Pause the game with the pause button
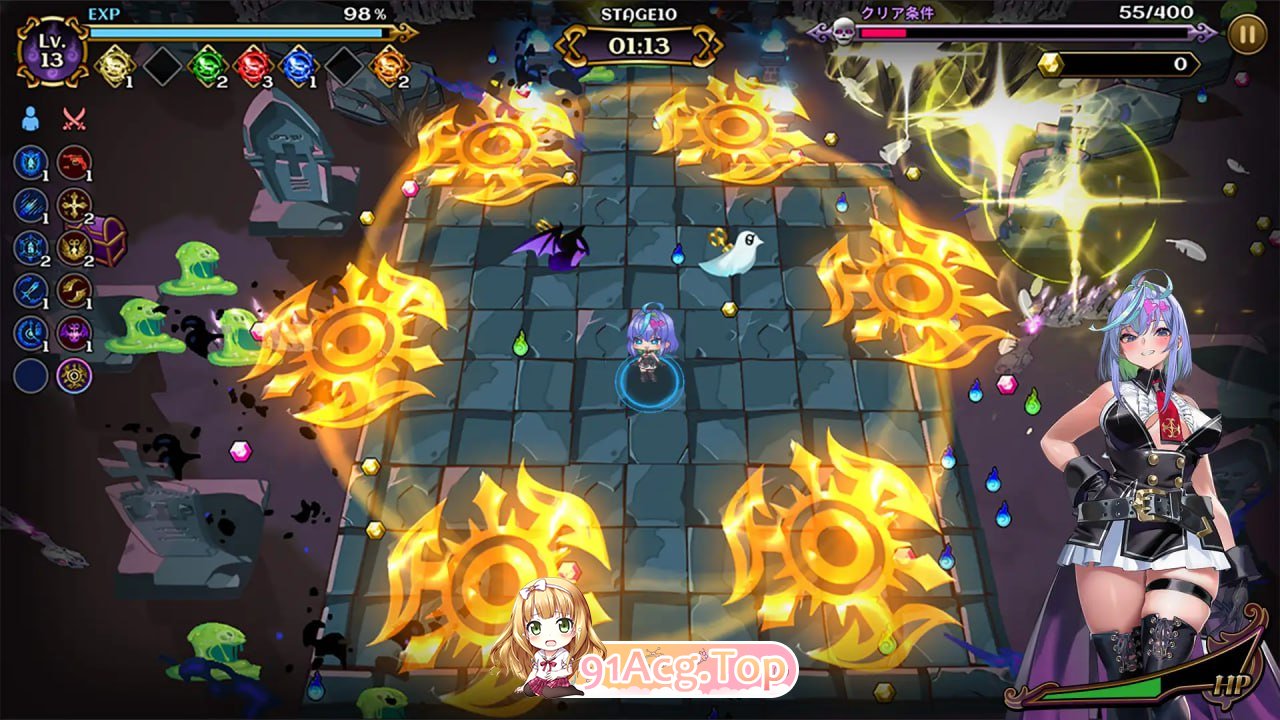 (1247, 34)
